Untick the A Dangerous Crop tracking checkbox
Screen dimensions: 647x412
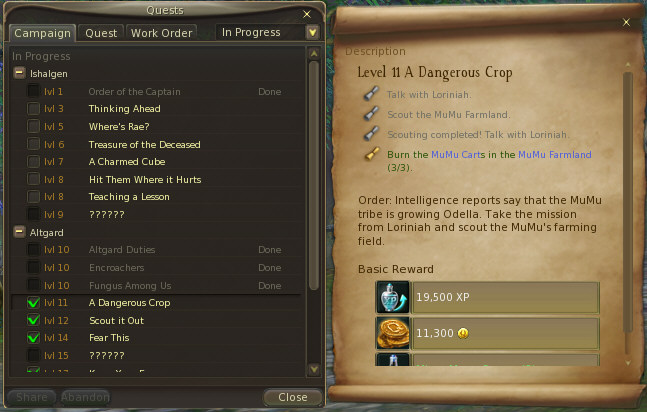coord(34,303)
